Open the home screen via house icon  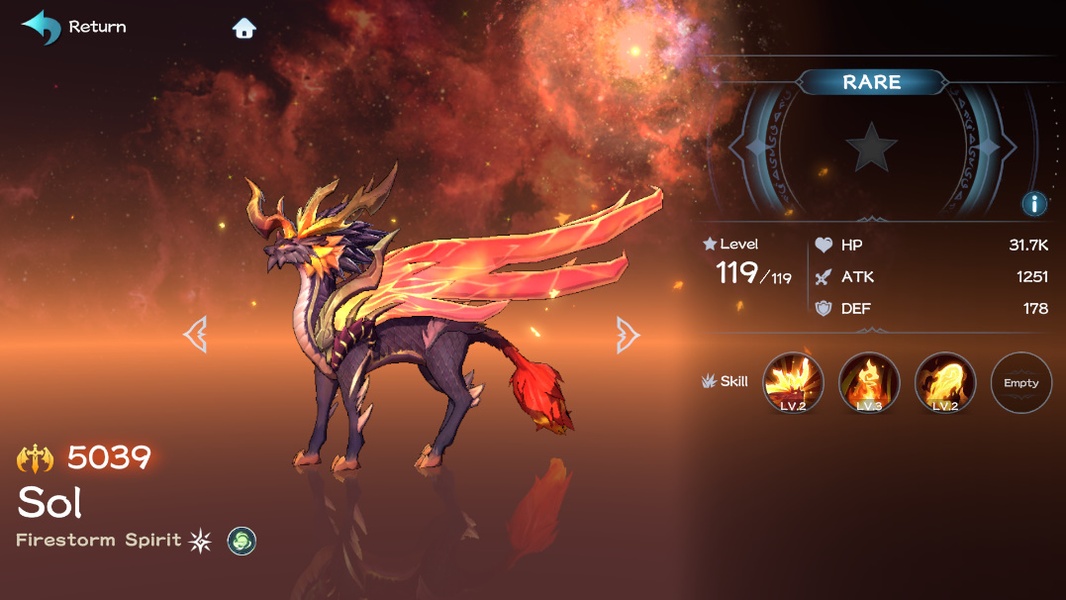(x=244, y=28)
